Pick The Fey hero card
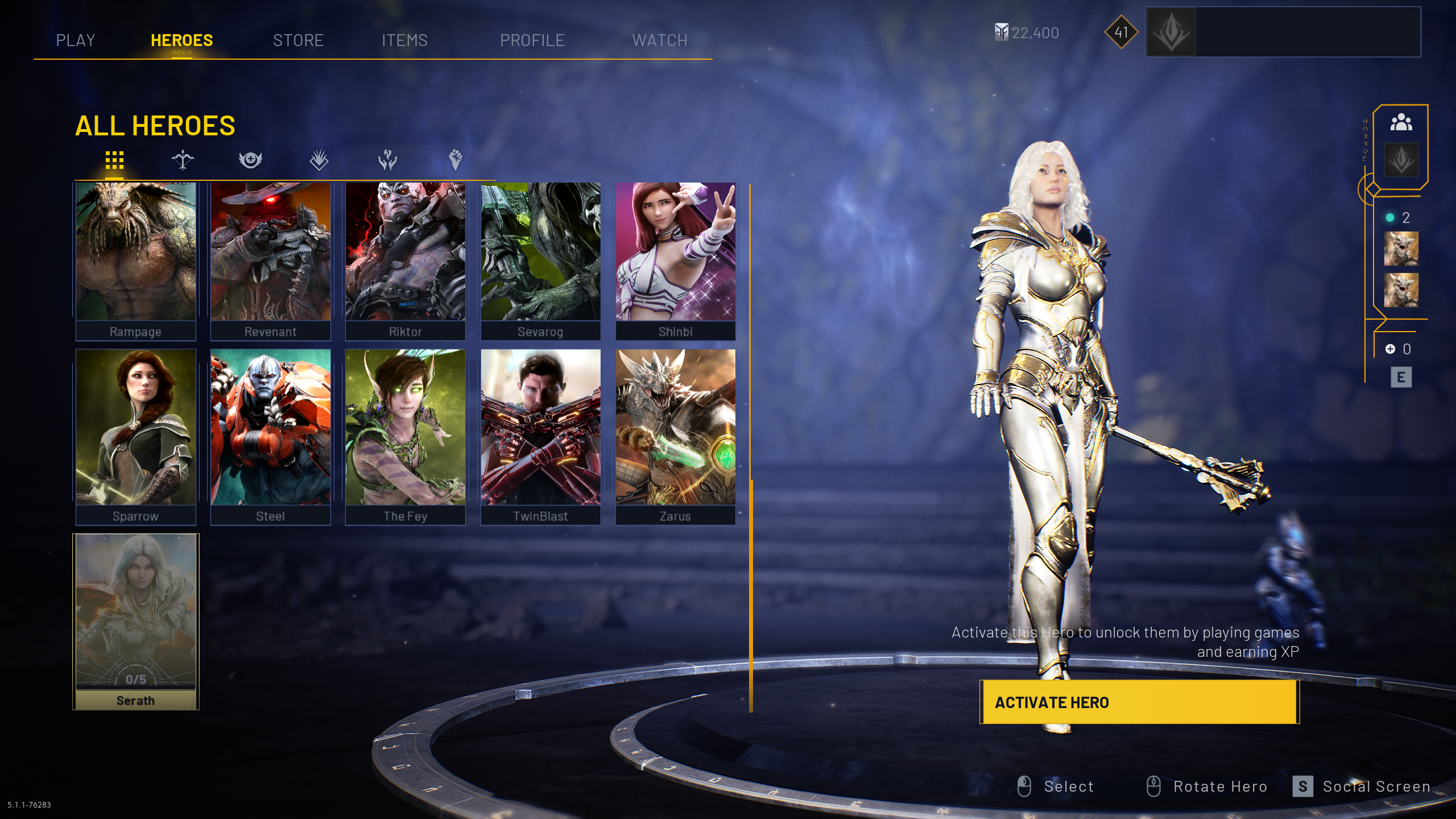Image resolution: width=1456 pixels, height=819 pixels. 406,436
